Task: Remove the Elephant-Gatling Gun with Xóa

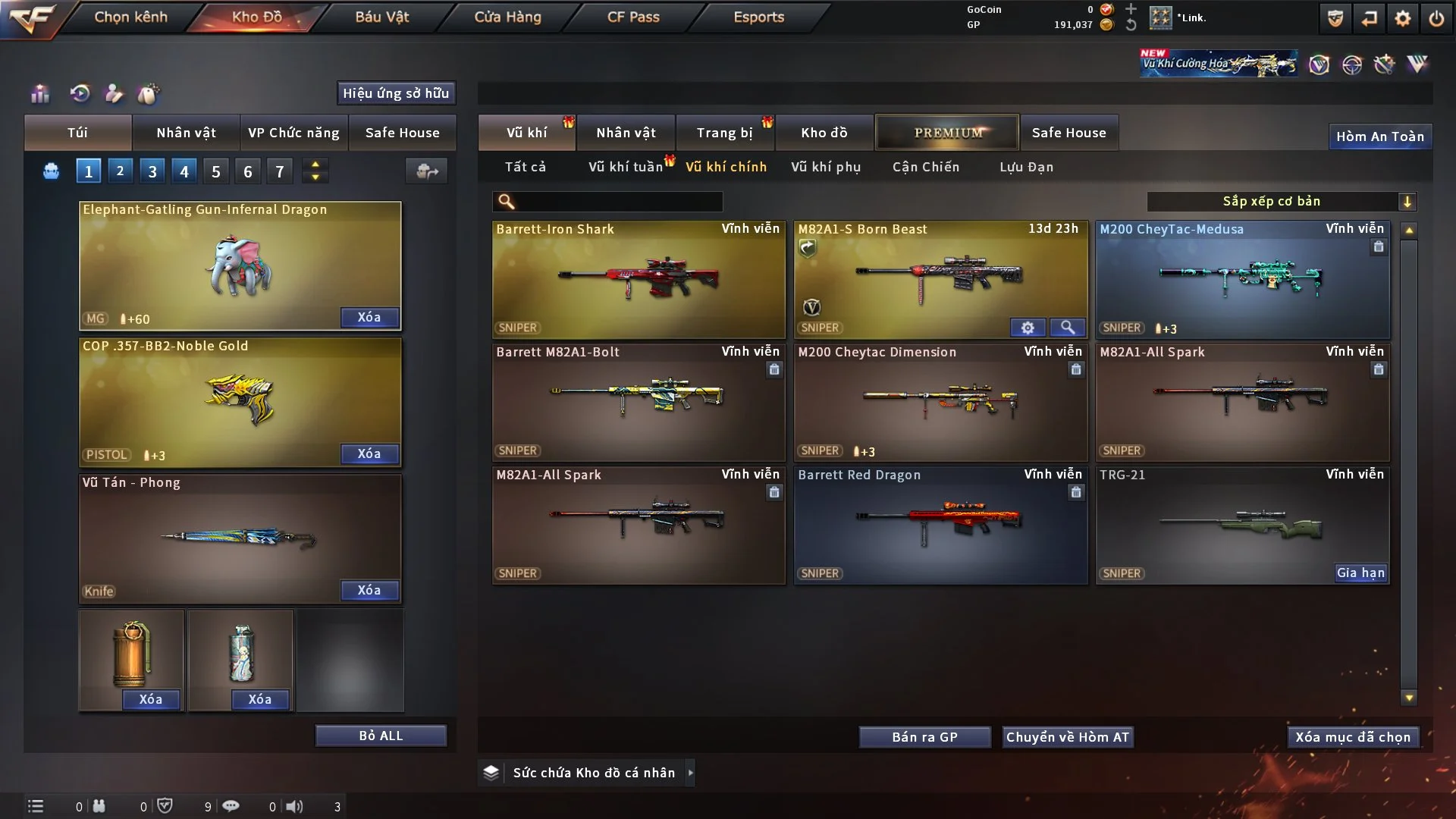Action: 369,318
